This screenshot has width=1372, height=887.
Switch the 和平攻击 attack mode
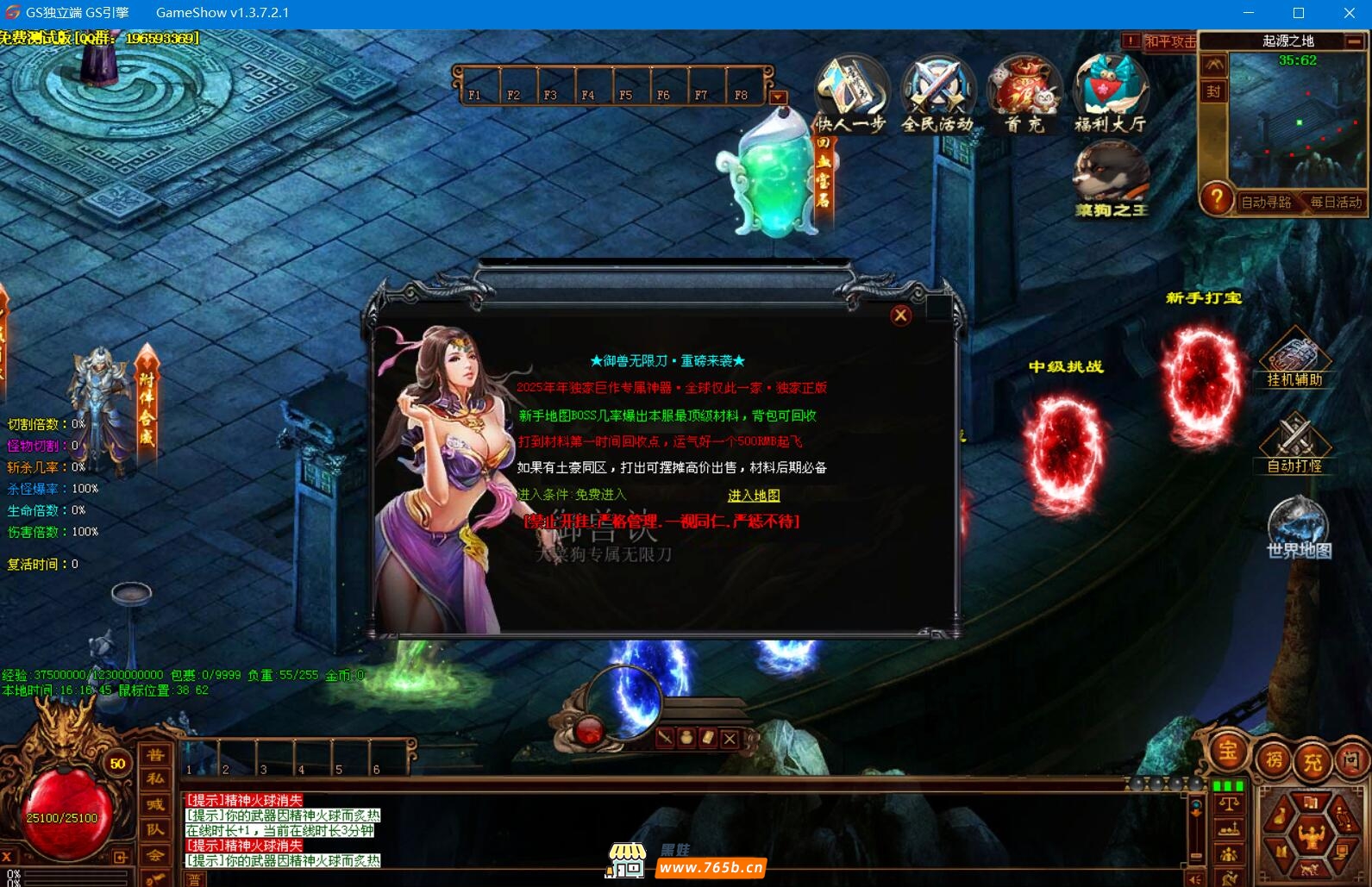[1169, 41]
